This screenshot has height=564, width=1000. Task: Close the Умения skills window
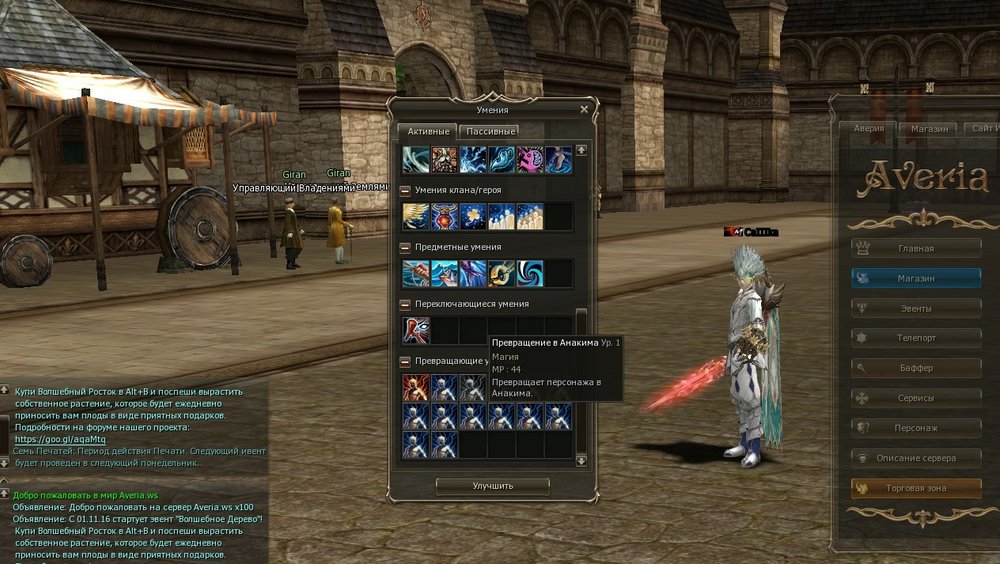pyautogui.click(x=584, y=110)
